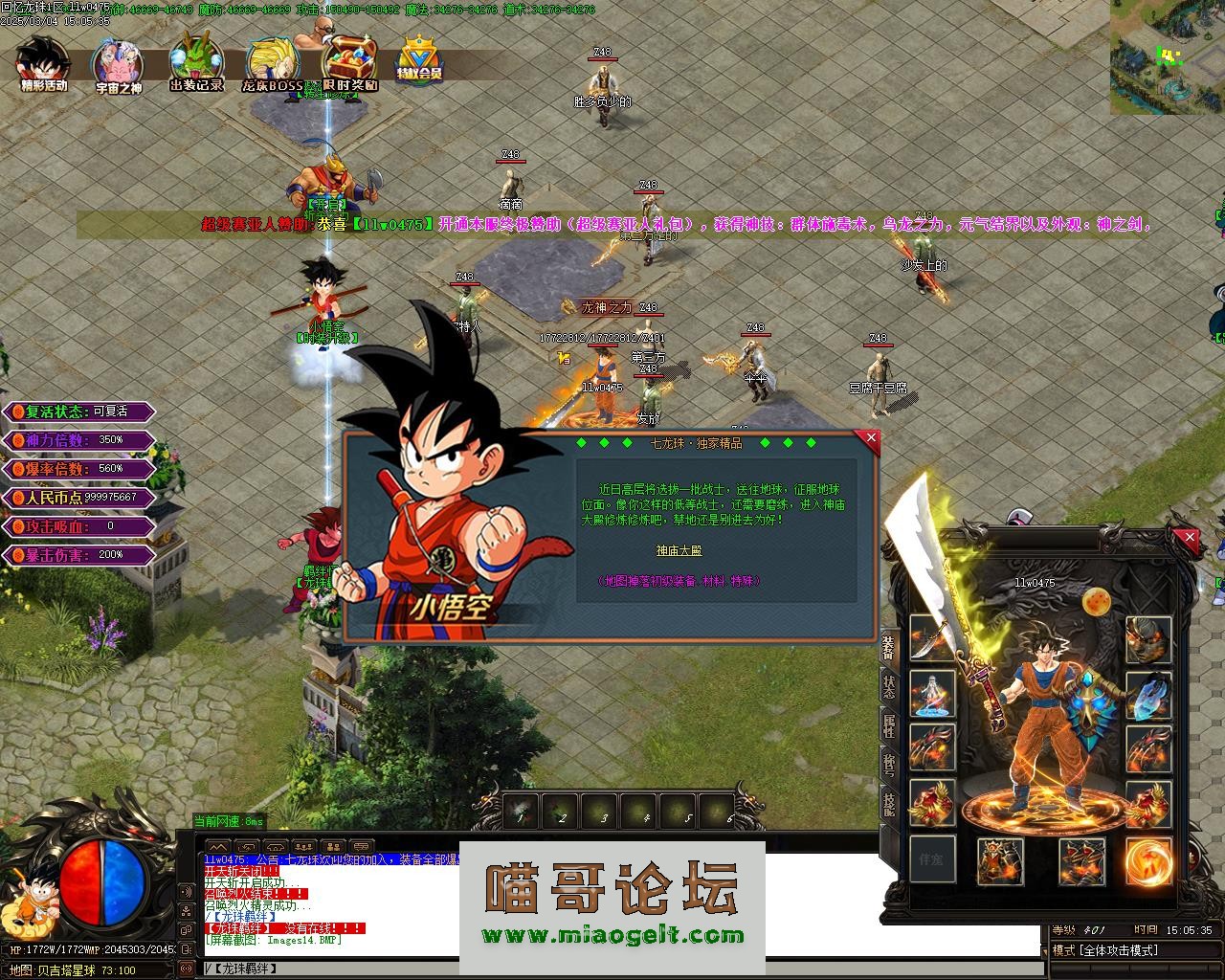Claim the 限时奖励 treasure chest reward
The image size is (1225, 980).
[x=349, y=63]
